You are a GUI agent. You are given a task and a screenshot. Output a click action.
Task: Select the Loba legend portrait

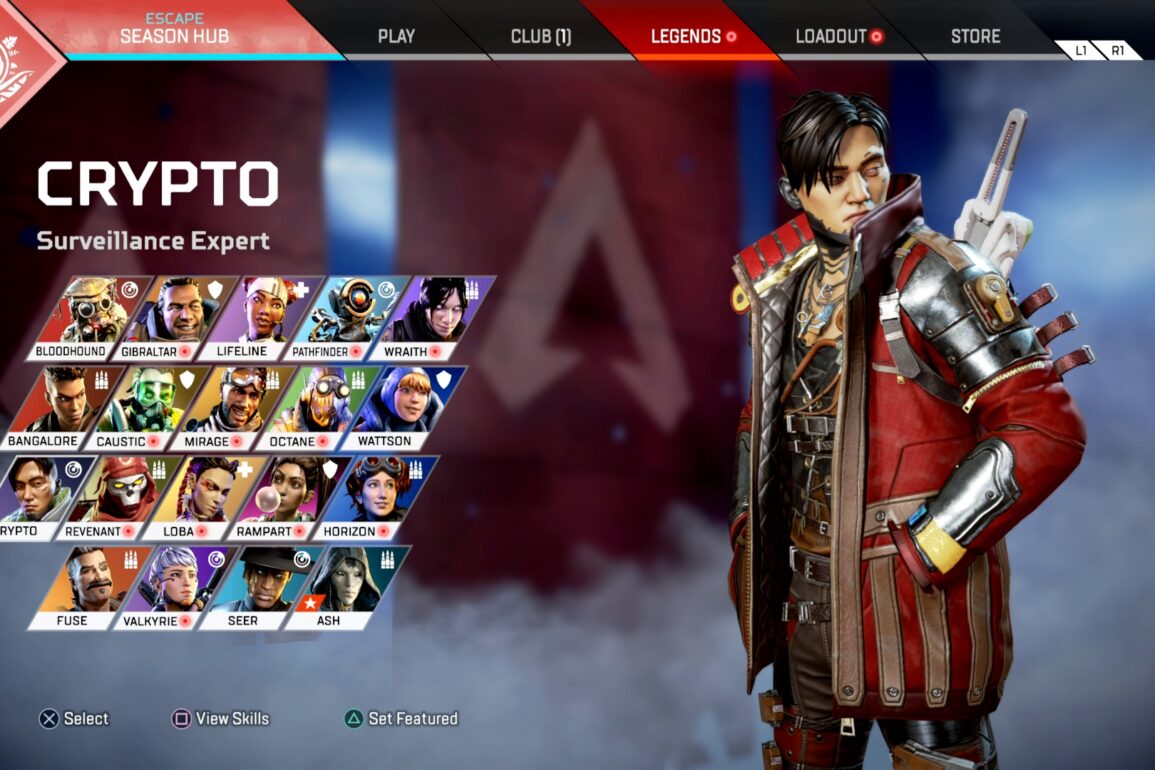(x=204, y=497)
